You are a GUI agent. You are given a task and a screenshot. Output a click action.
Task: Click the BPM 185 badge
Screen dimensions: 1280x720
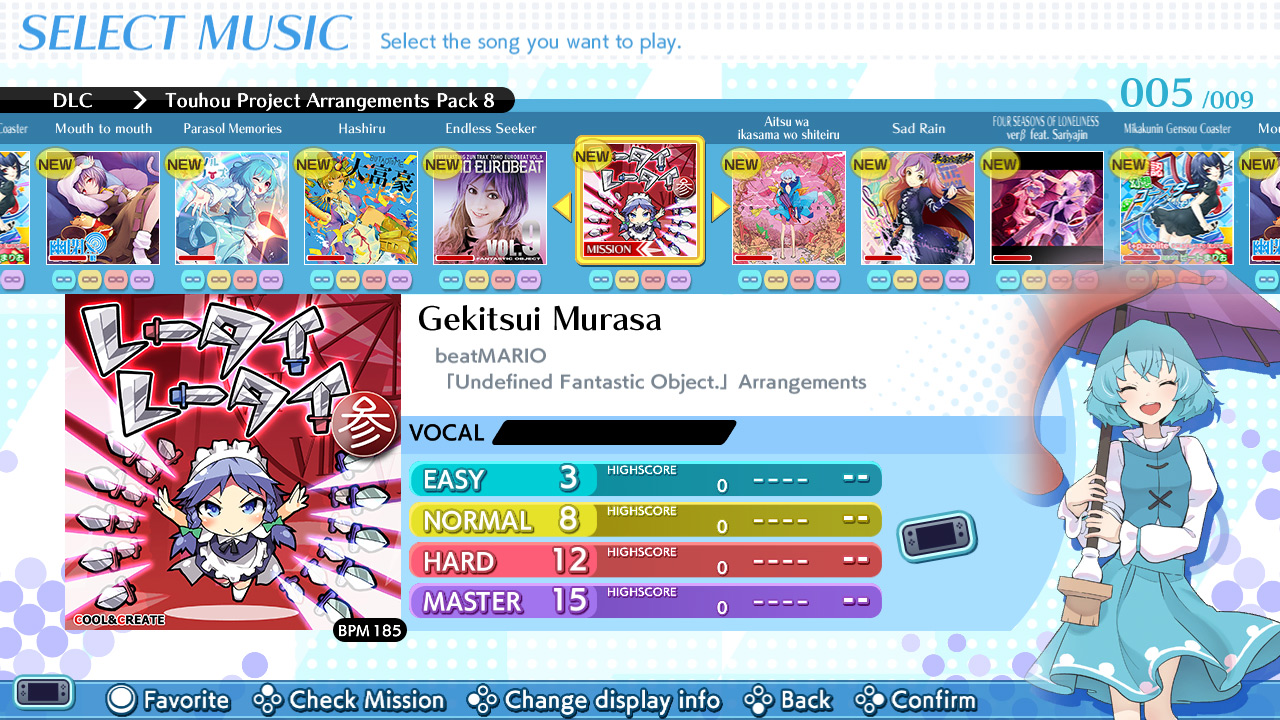tap(369, 631)
